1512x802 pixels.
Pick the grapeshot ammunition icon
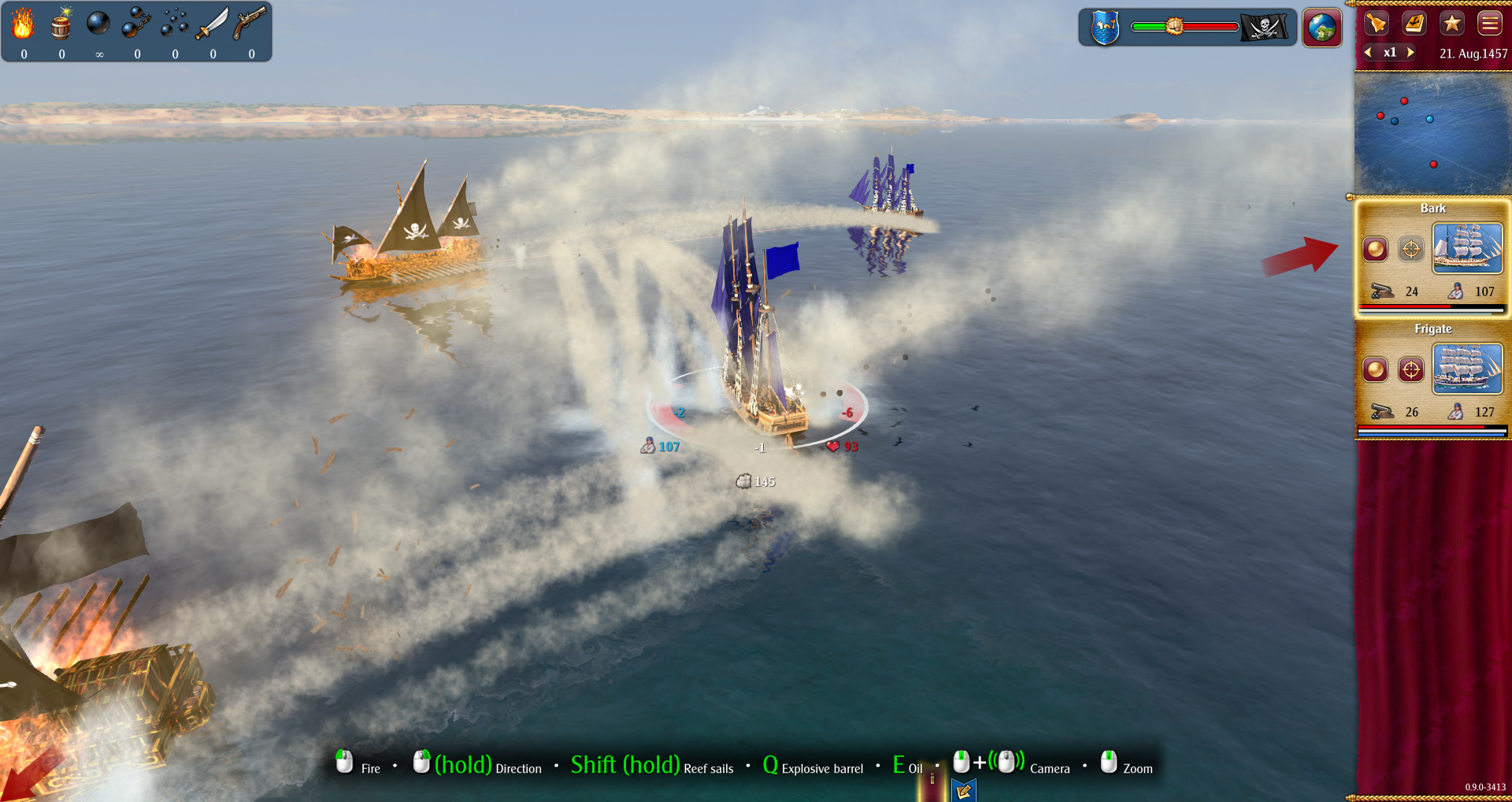click(174, 24)
